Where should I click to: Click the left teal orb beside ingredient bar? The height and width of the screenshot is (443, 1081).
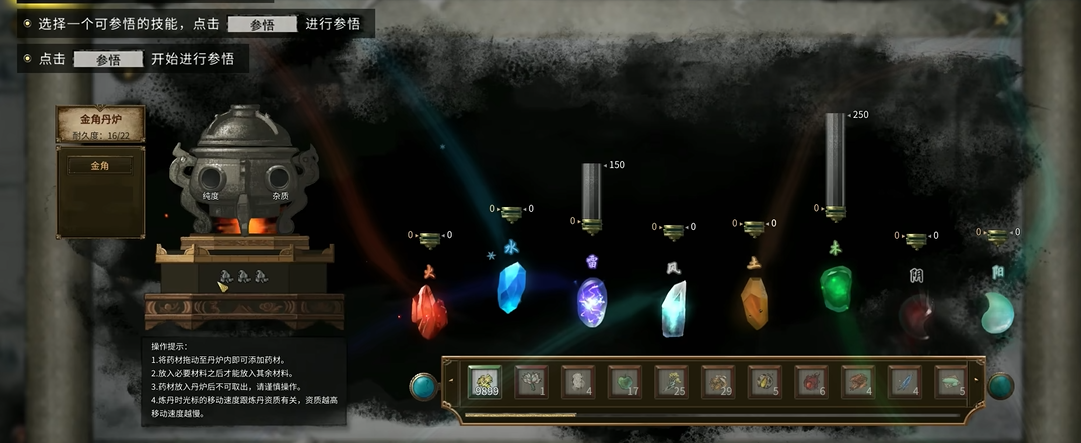coord(424,386)
